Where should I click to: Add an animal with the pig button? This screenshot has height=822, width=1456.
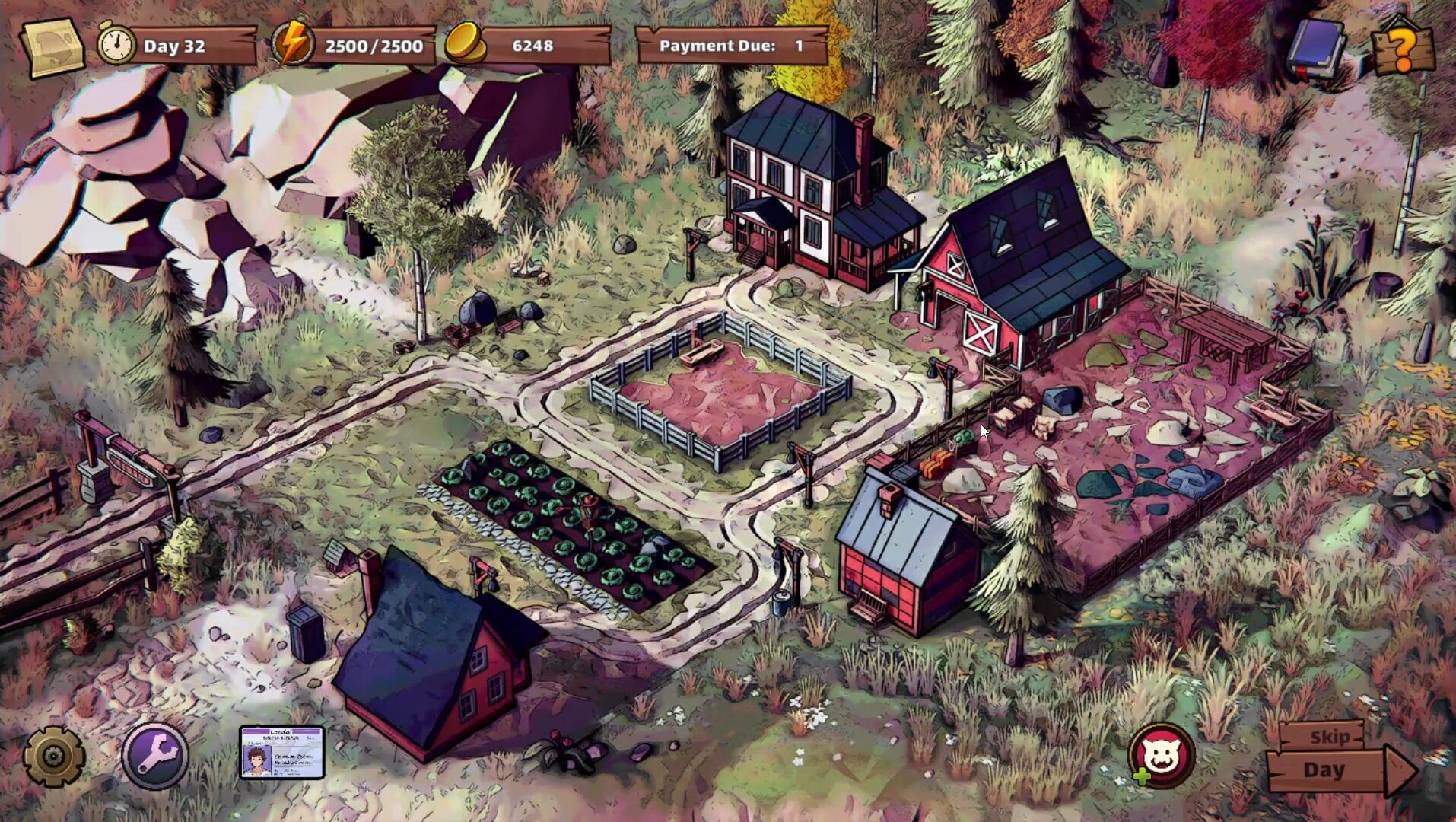[1161, 755]
